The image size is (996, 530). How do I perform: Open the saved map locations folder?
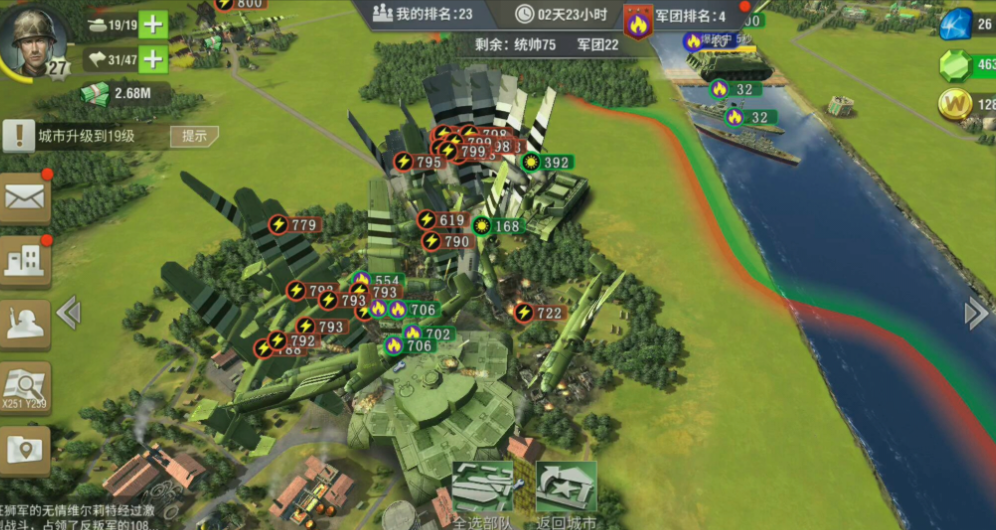[25, 449]
